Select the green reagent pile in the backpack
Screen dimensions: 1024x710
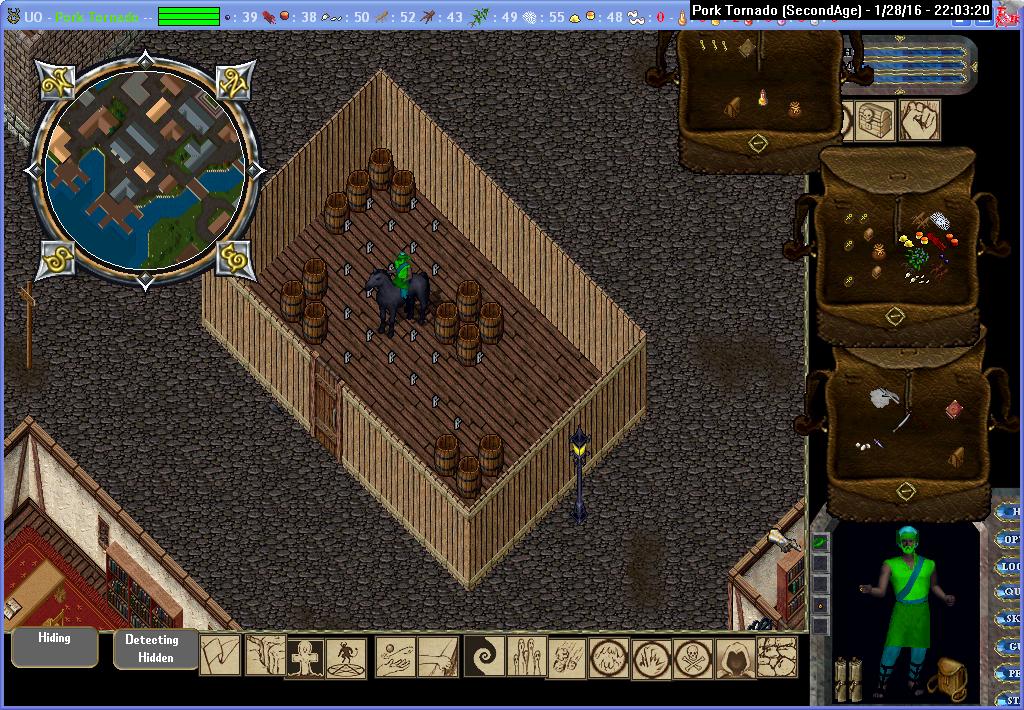[916, 259]
